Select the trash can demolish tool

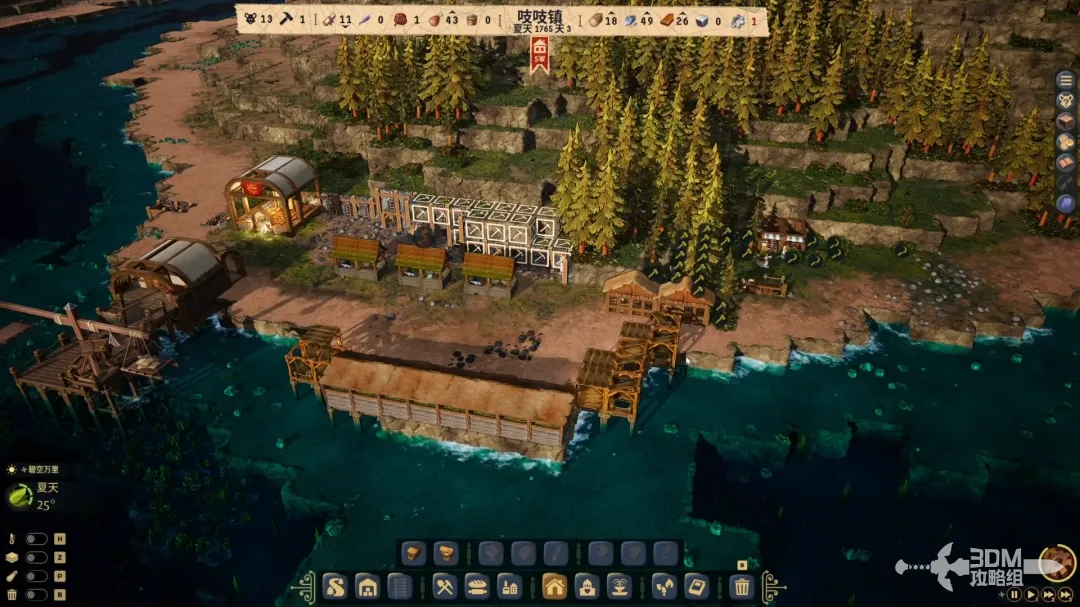point(742,586)
